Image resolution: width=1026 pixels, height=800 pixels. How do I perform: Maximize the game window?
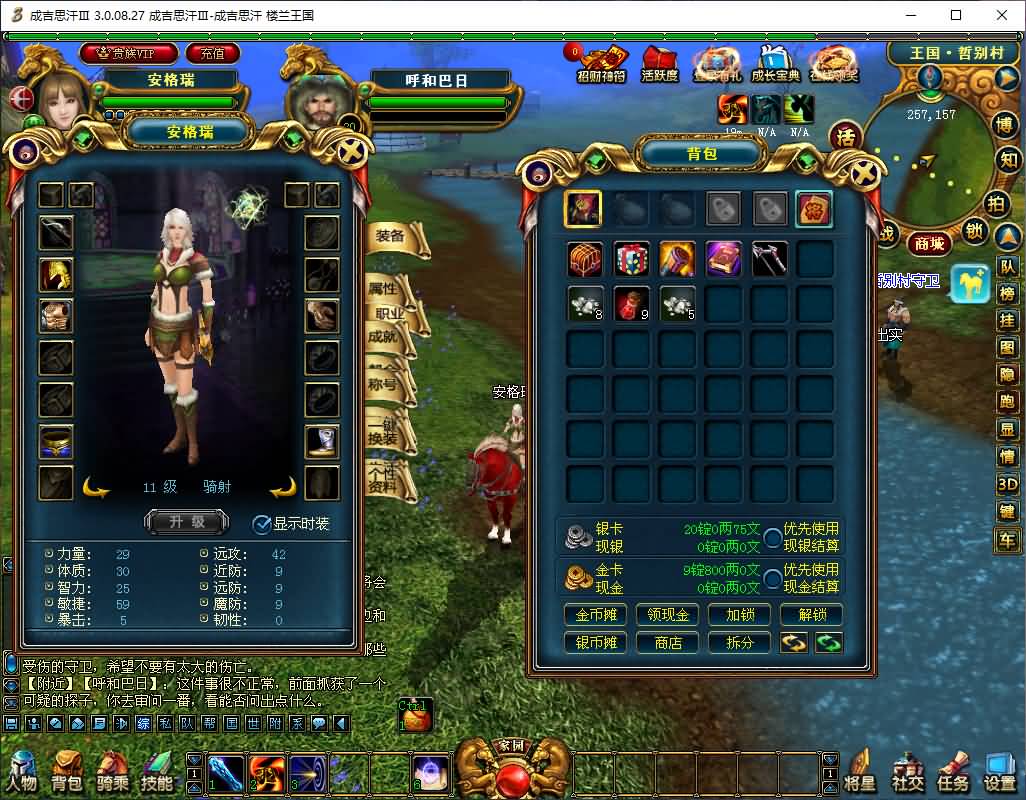956,15
